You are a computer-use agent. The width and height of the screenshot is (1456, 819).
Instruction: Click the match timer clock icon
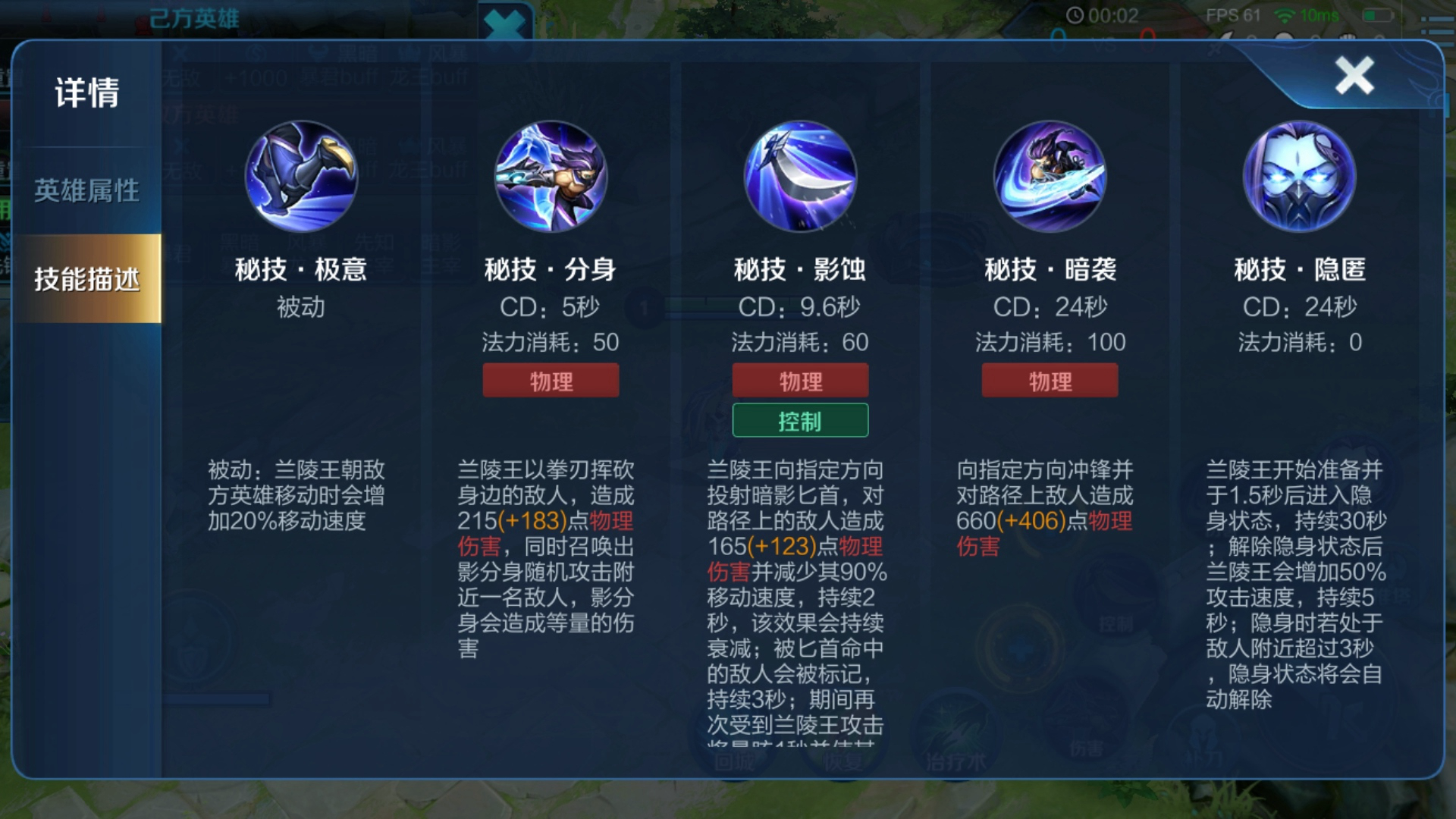pos(1076,15)
